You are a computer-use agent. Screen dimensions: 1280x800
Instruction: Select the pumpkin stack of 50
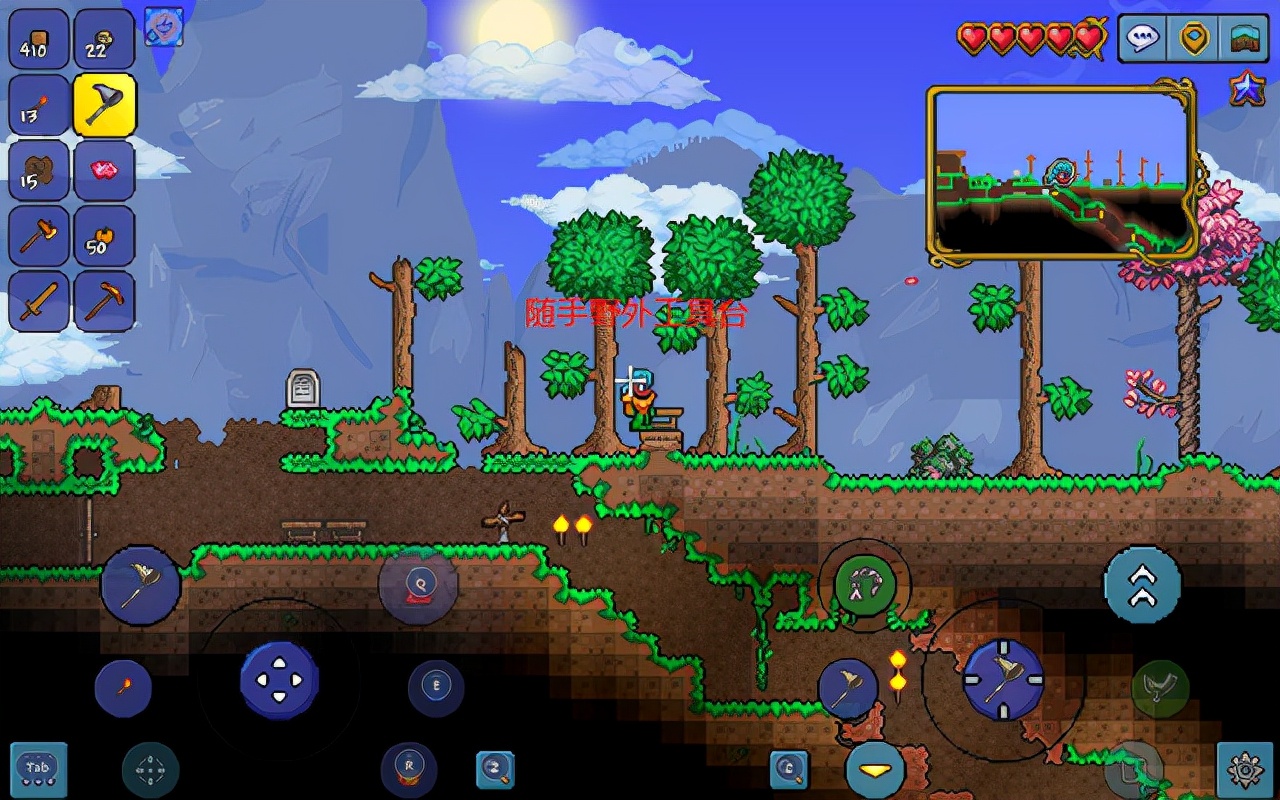104,236
